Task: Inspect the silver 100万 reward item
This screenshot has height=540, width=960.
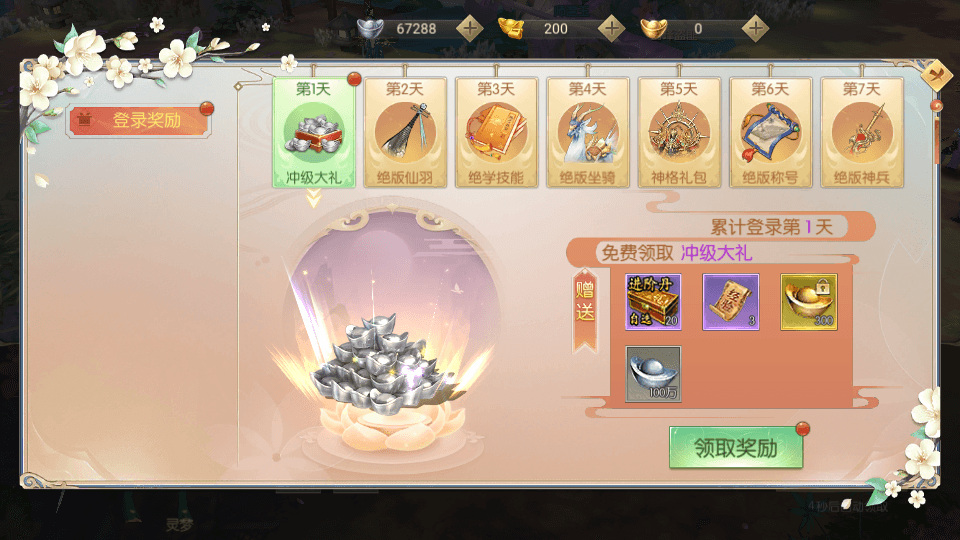Action: pyautogui.click(x=653, y=374)
